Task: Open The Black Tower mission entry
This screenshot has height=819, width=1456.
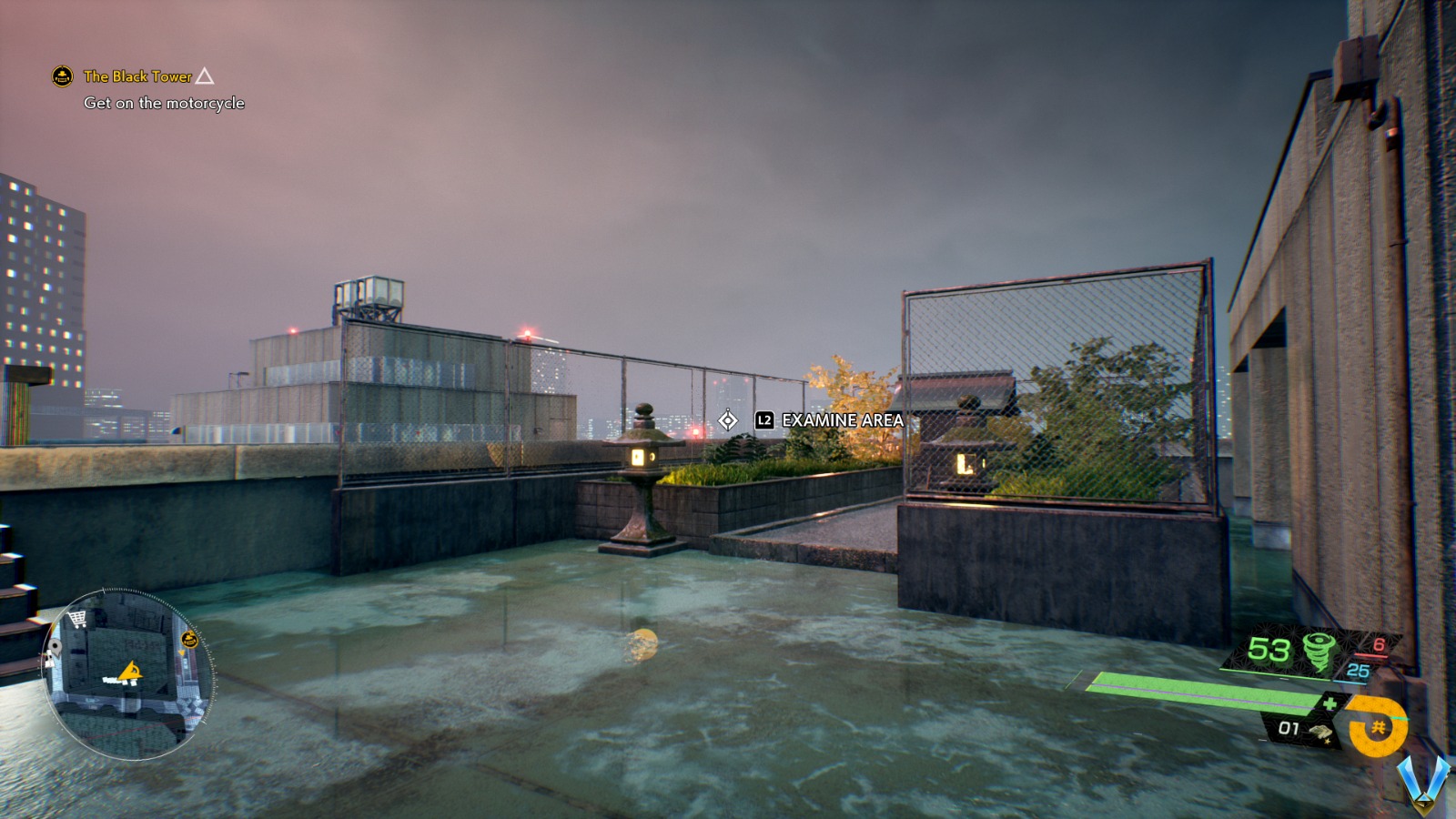Action: point(136,78)
